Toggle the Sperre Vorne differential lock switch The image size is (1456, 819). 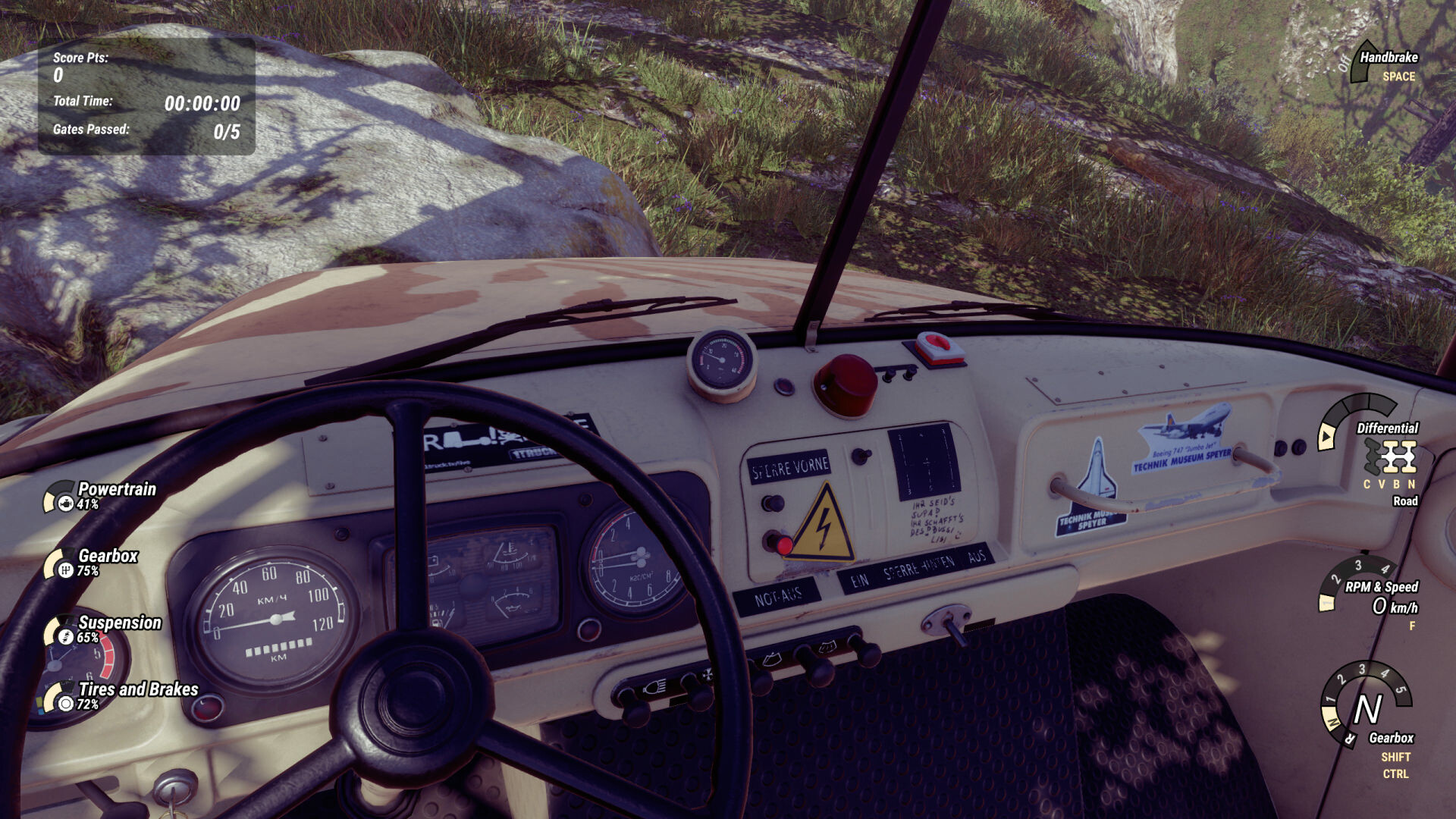(772, 501)
